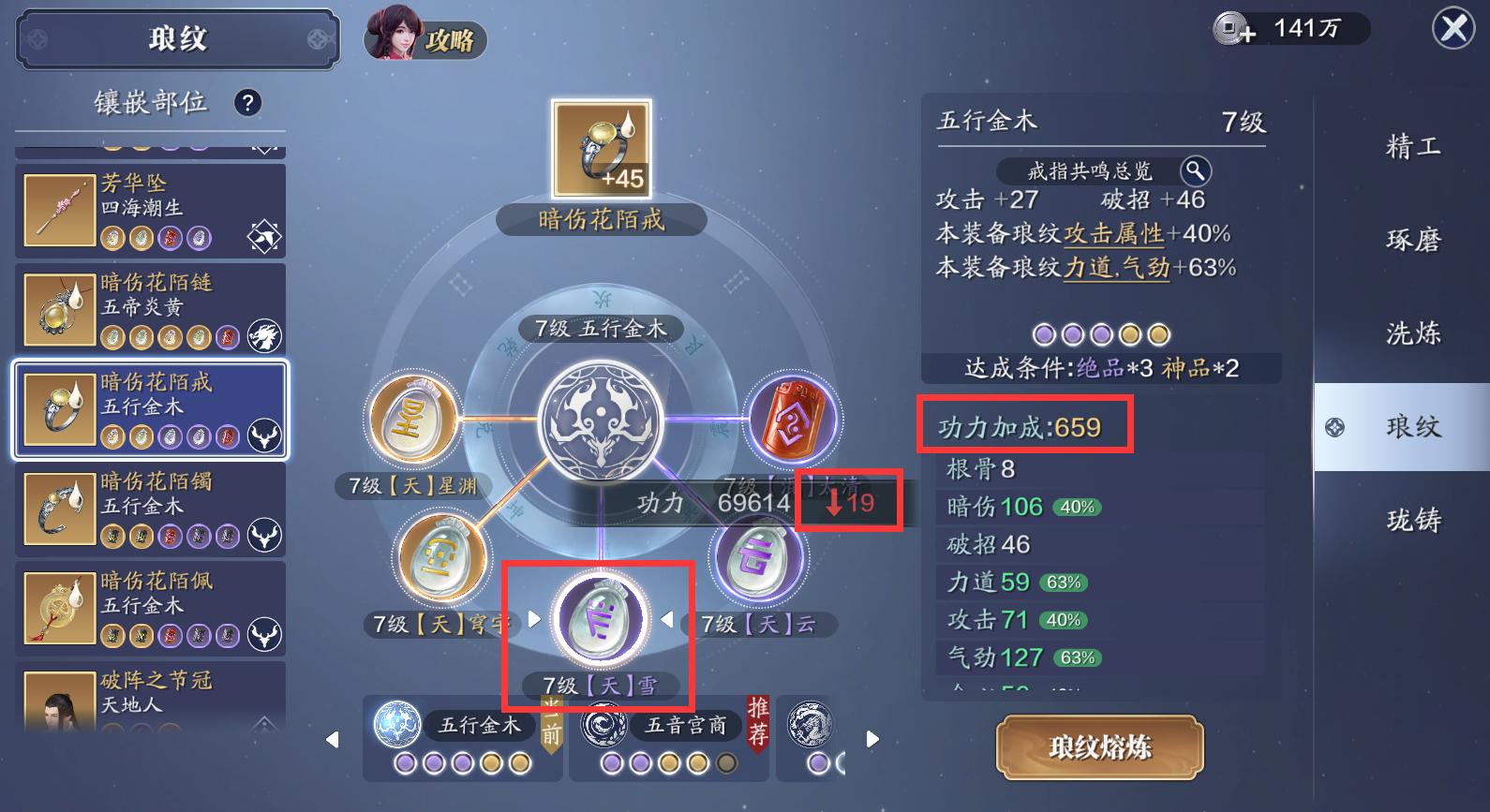Image resolution: width=1490 pixels, height=812 pixels.
Task: Open the 镶嵌部位 help question mark
Action: coord(247,104)
